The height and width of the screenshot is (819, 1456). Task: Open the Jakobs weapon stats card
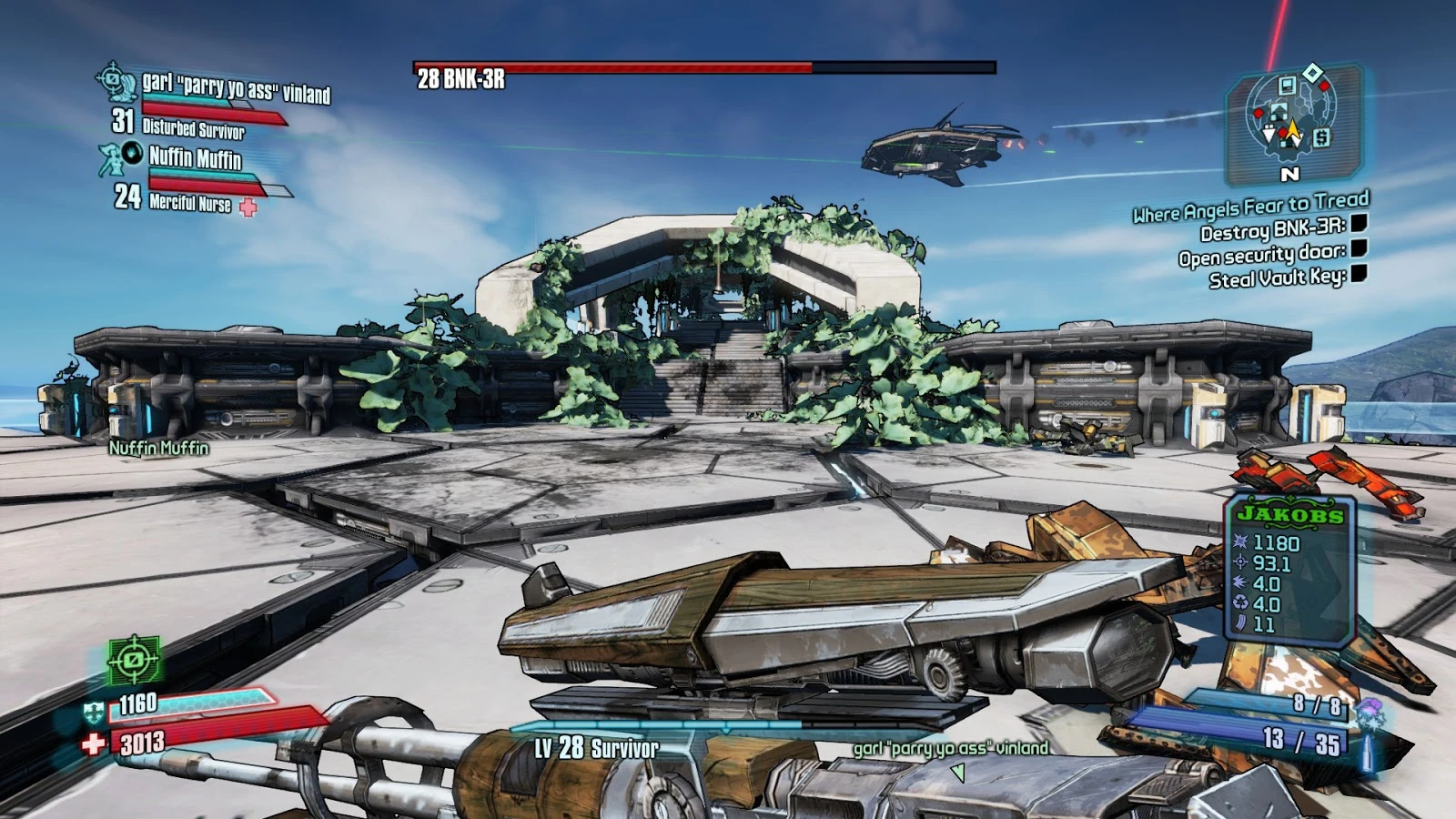pyautogui.click(x=1289, y=571)
